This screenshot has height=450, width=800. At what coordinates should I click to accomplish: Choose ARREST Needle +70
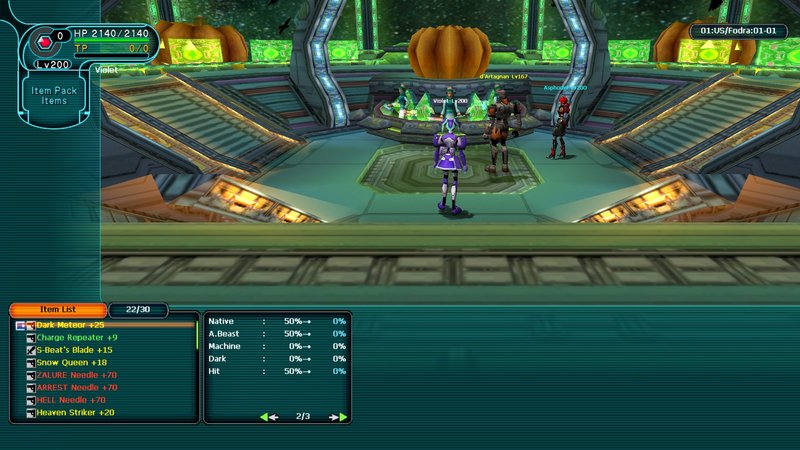point(76,387)
